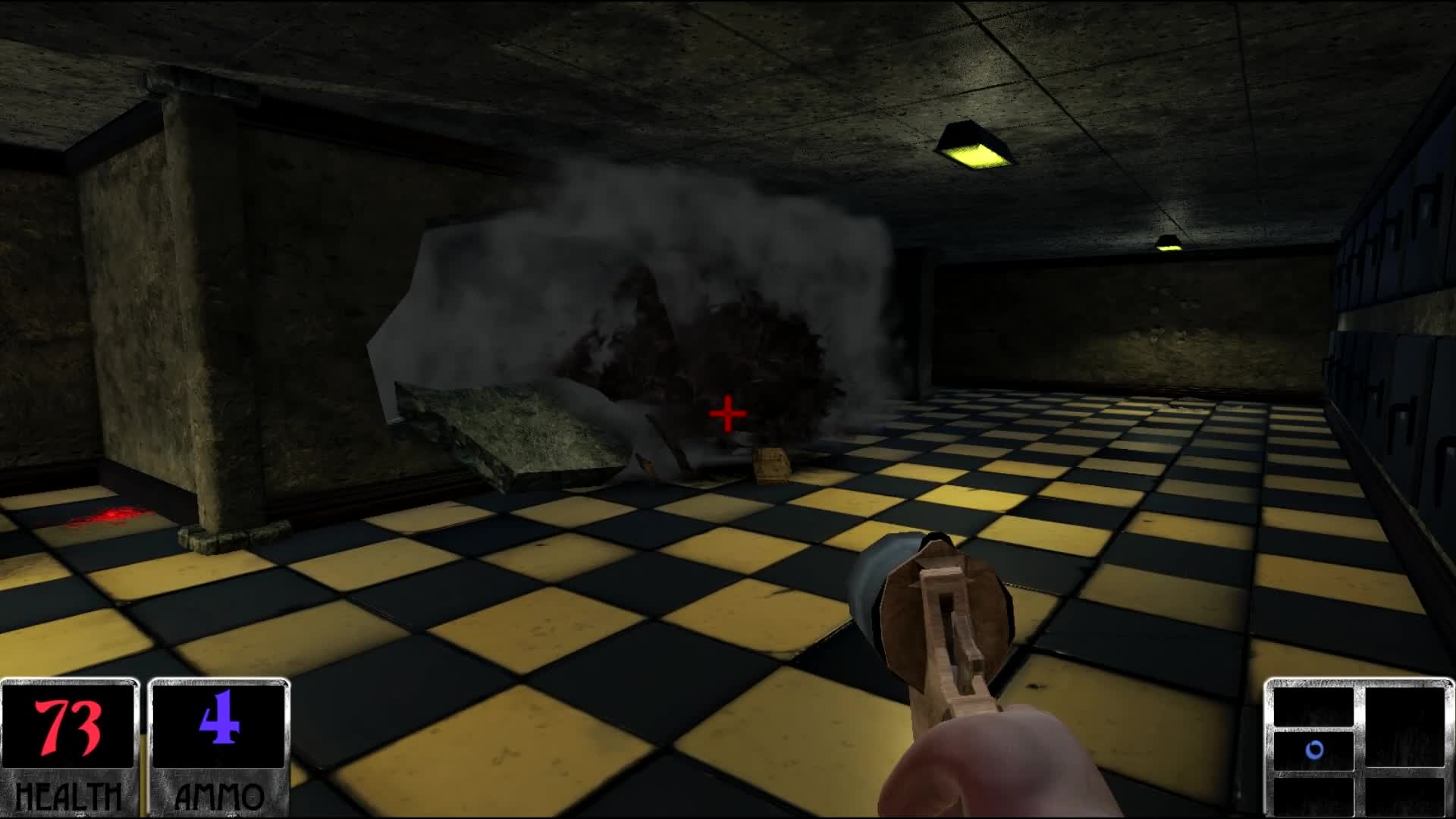This screenshot has width=1456, height=819.
Task: Click the empty bottom-left inventory slot
Action: pyautogui.click(x=1313, y=796)
